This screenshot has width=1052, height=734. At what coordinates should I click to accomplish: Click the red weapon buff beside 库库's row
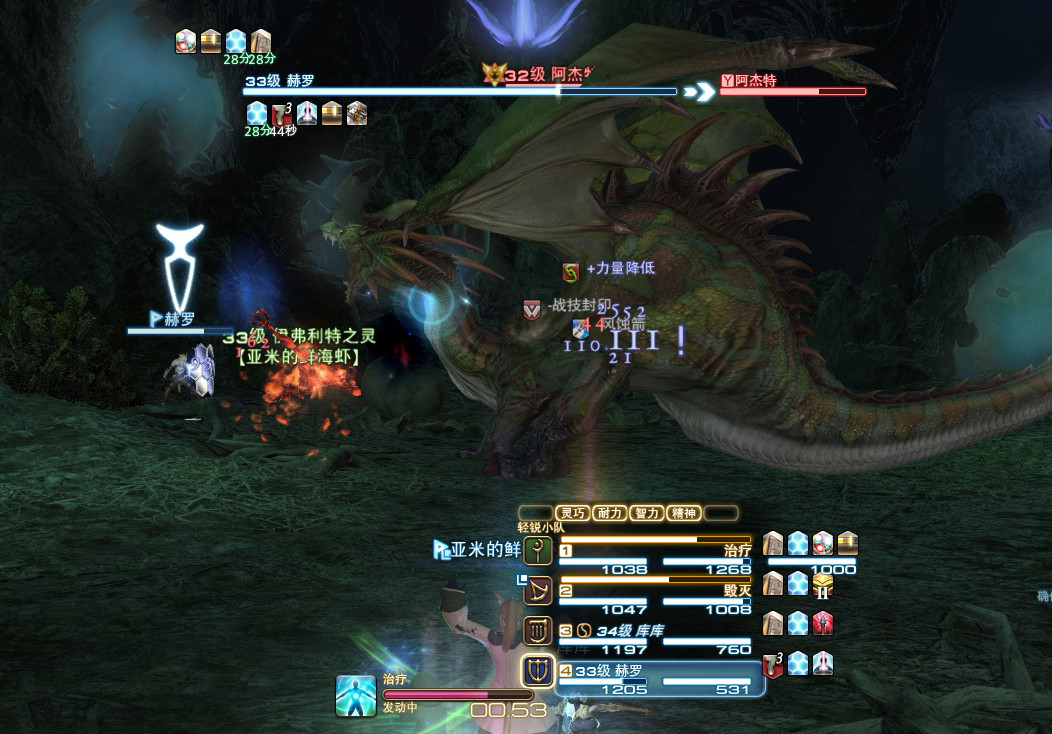point(823,624)
